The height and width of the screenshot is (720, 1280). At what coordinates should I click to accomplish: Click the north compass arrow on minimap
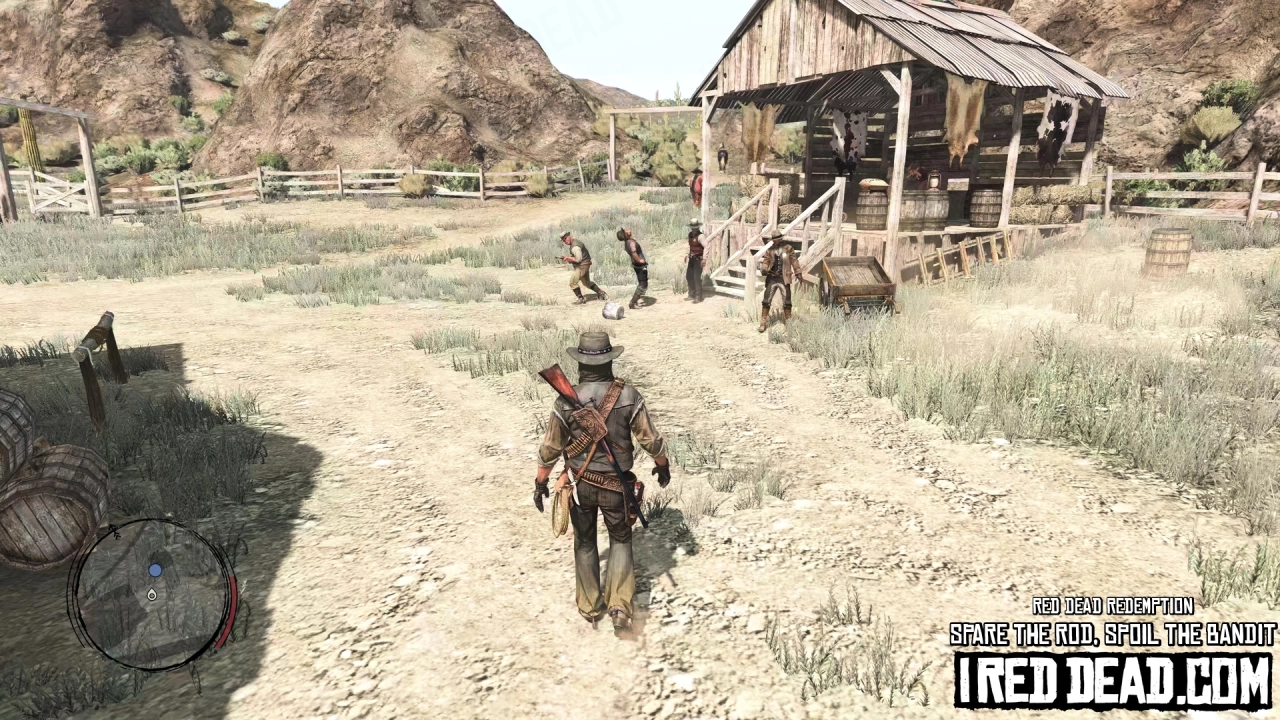(116, 532)
